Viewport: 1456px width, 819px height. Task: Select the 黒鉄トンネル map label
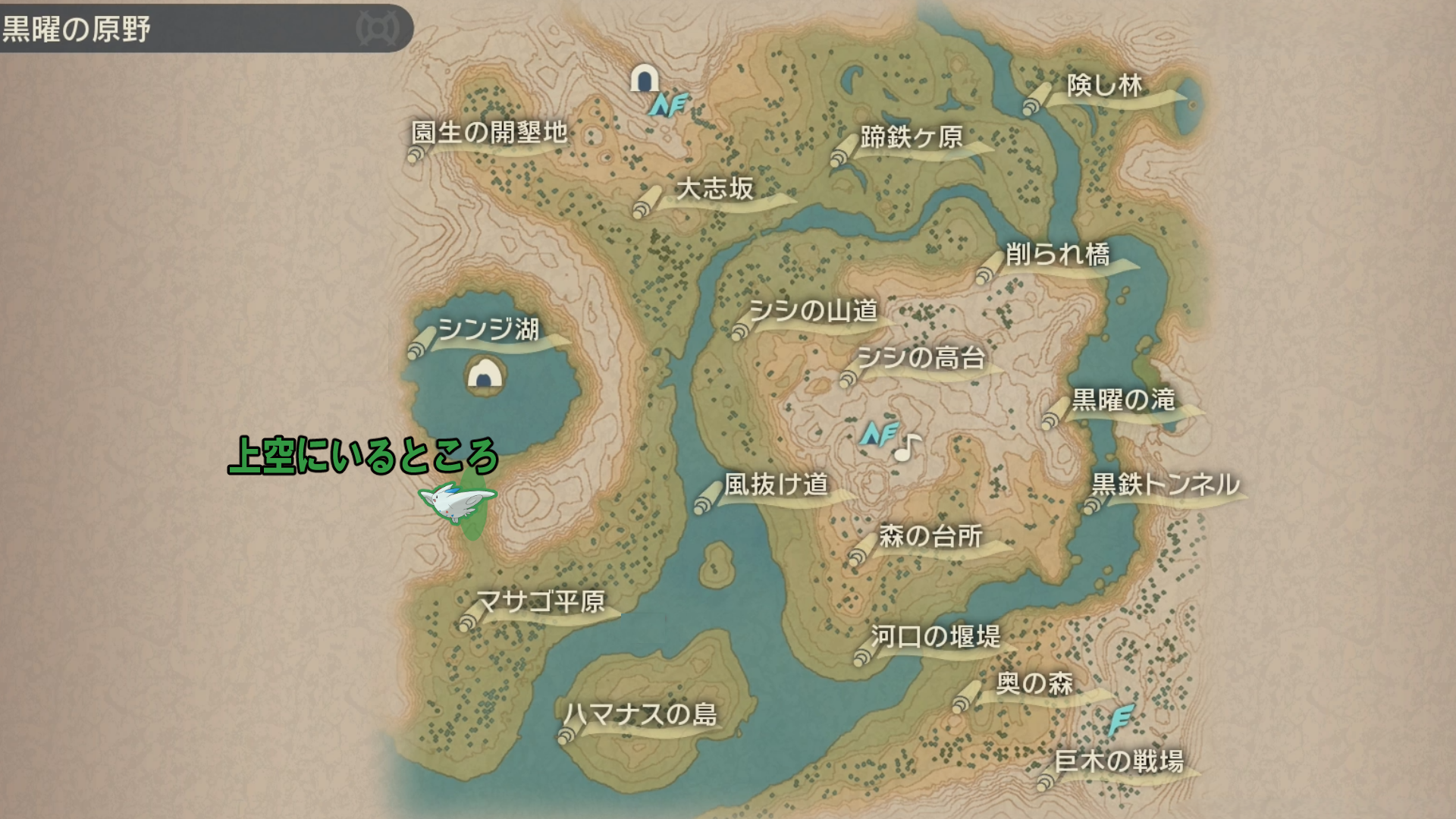click(x=1165, y=484)
